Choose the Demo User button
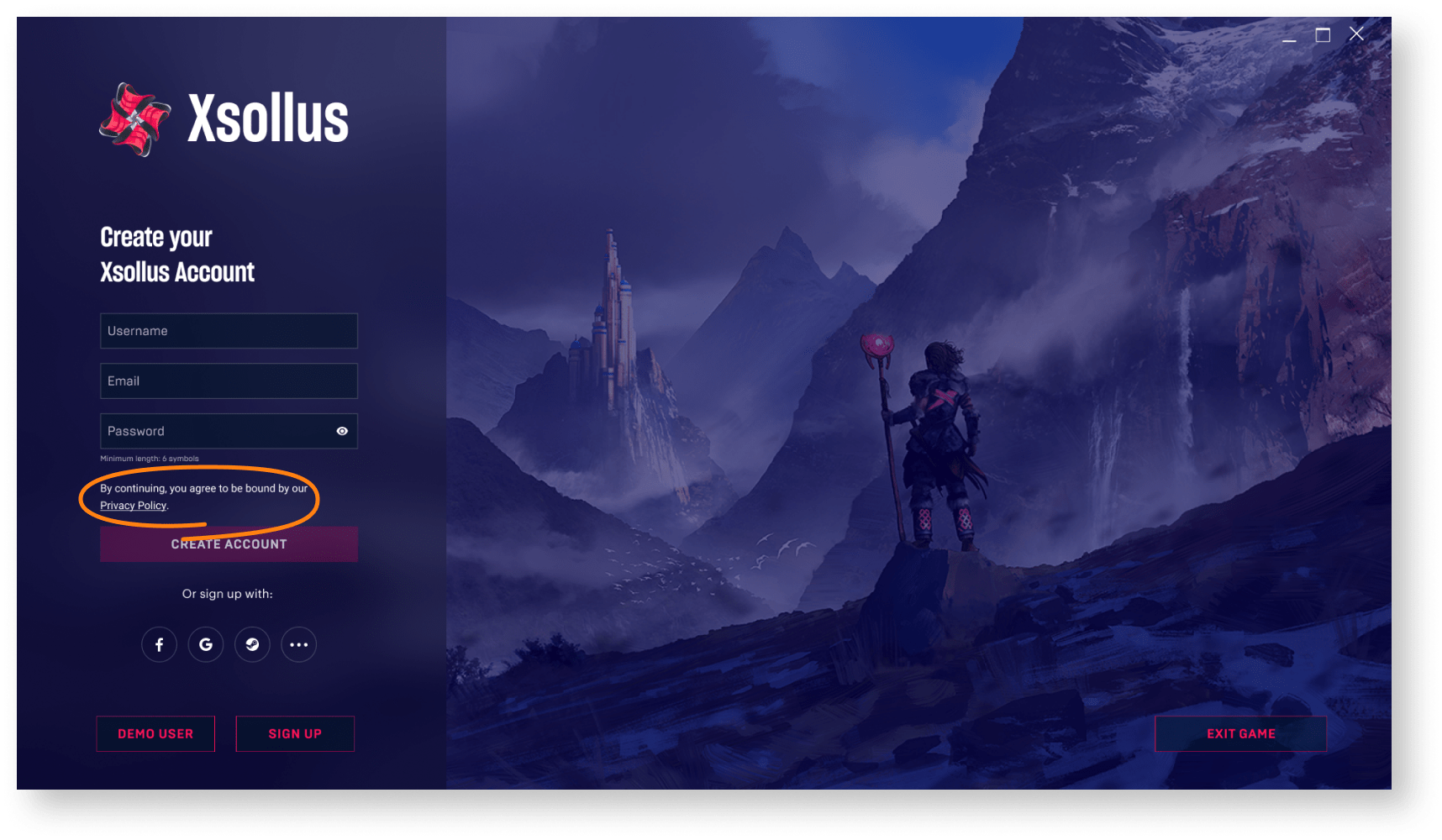Screen dimensions: 1442x840 click(155, 734)
